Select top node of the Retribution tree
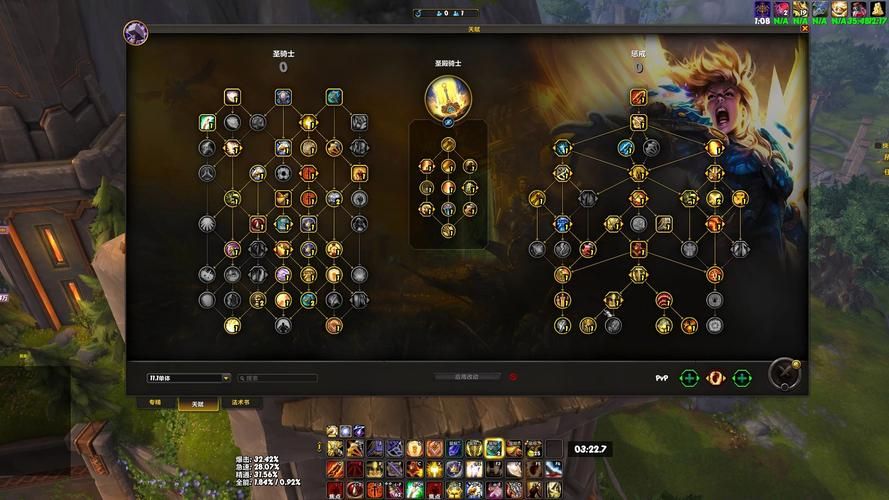 click(x=638, y=97)
